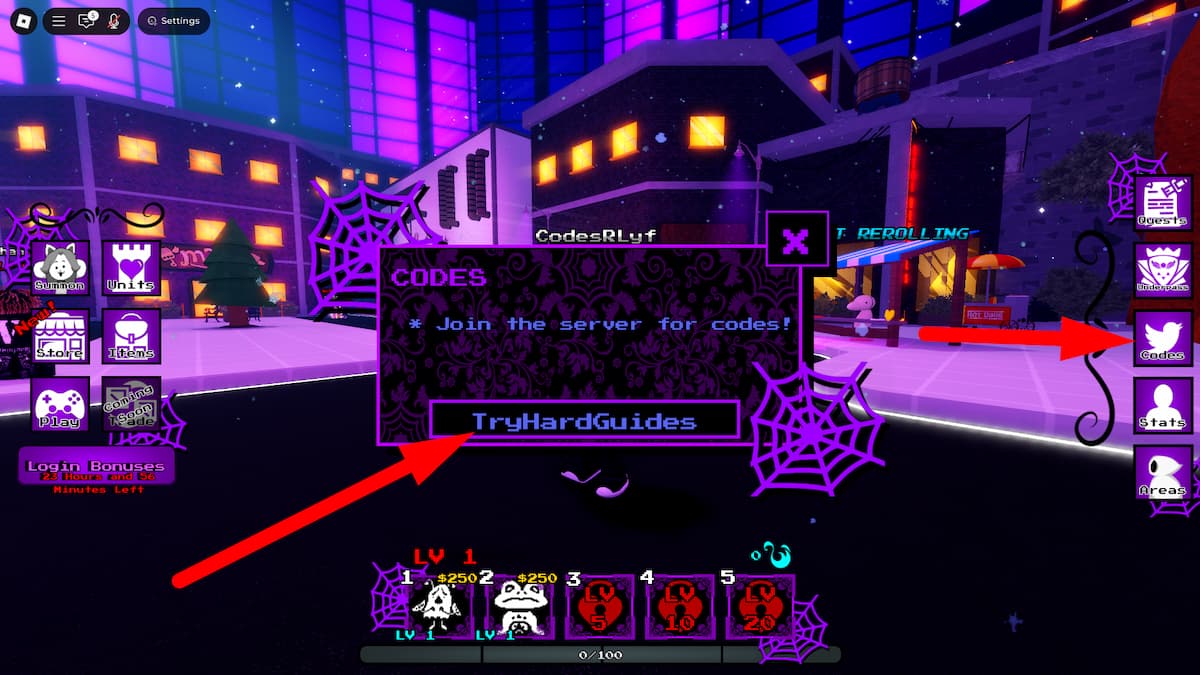The image size is (1200, 675).
Task: Open the Areas menu
Action: pyautogui.click(x=1162, y=473)
